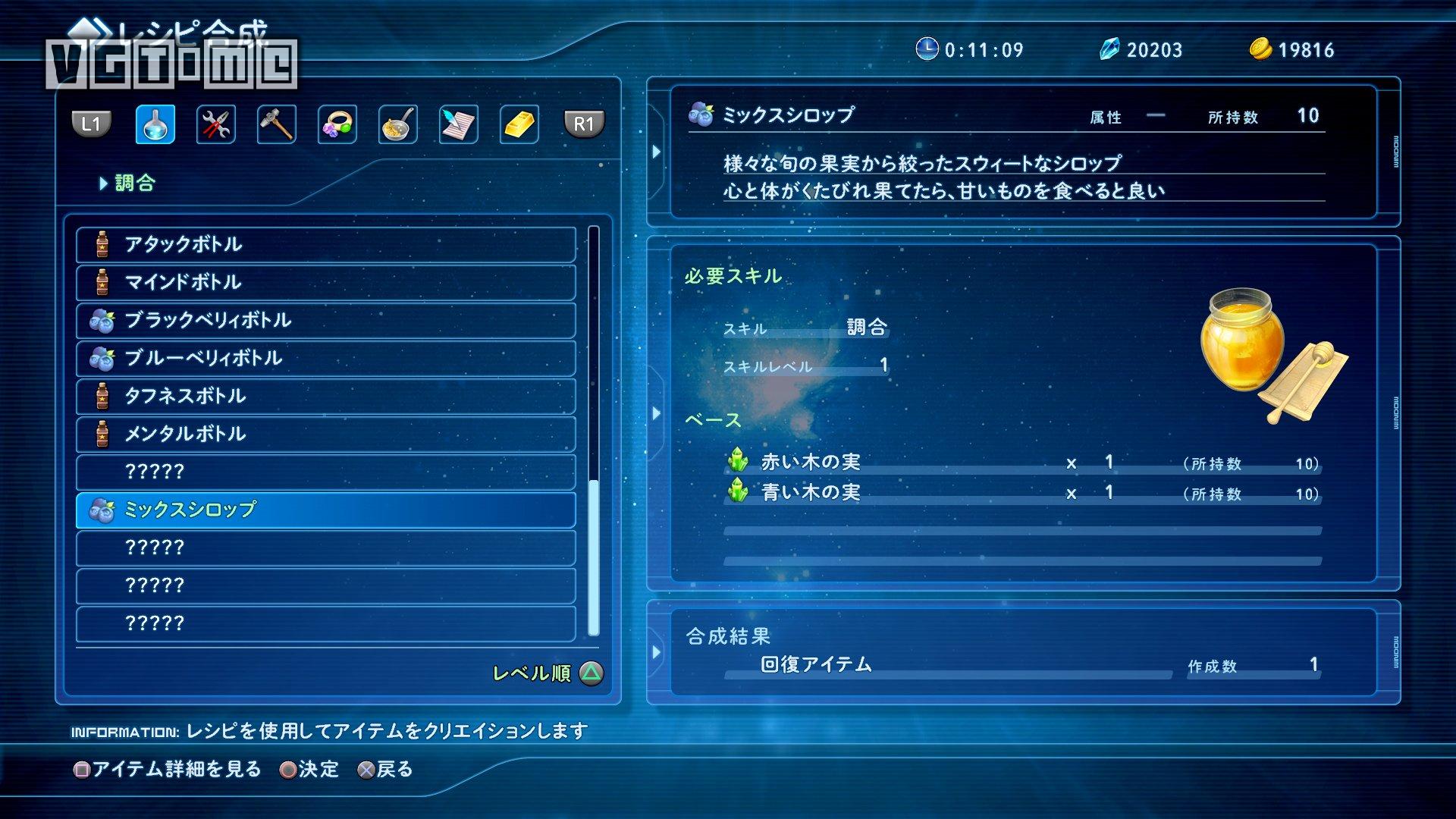1456x819 pixels.
Task: Select the flask Compounding crafting icon
Action: [x=154, y=125]
